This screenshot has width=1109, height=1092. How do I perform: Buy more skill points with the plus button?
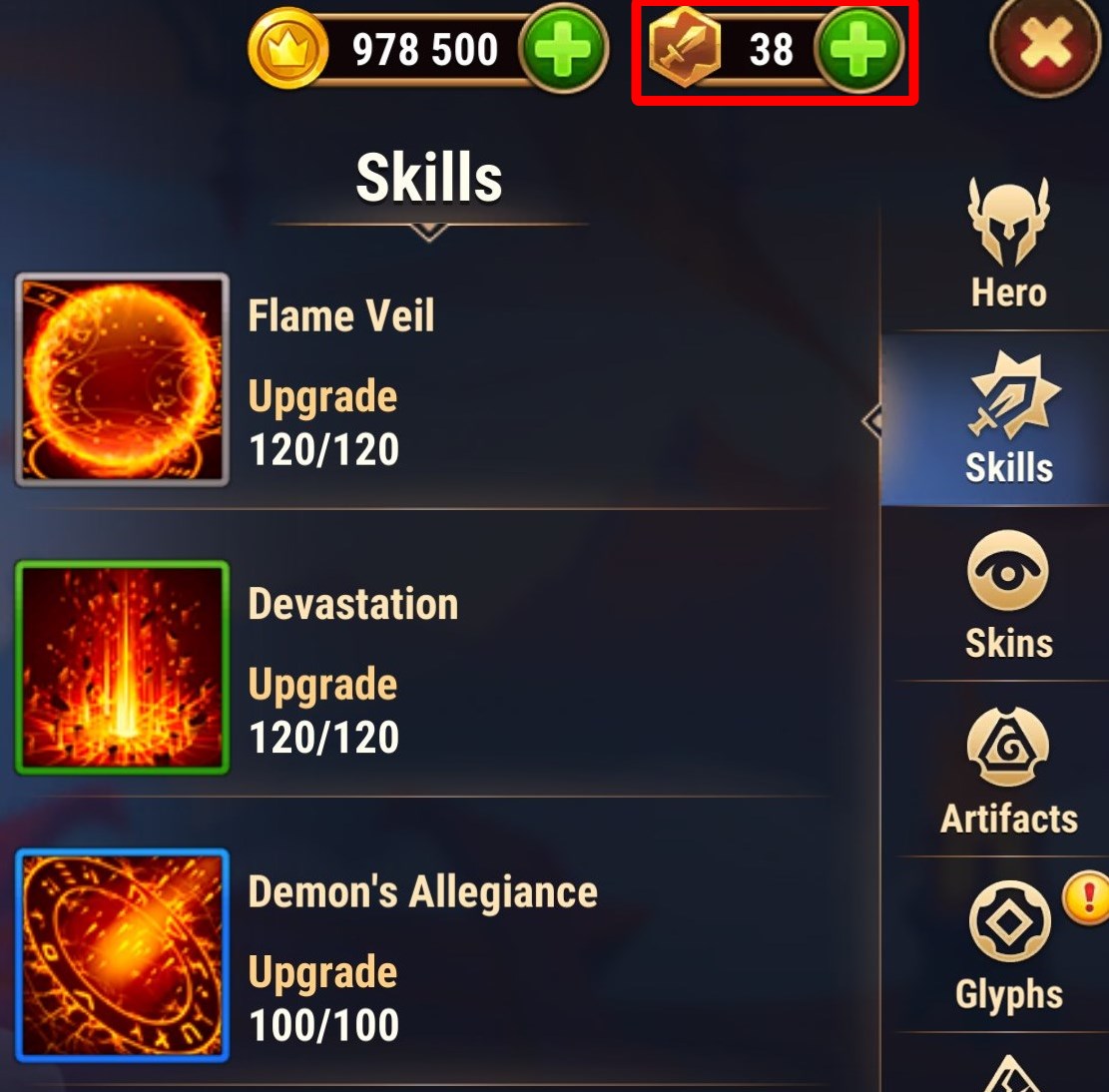pos(858,49)
